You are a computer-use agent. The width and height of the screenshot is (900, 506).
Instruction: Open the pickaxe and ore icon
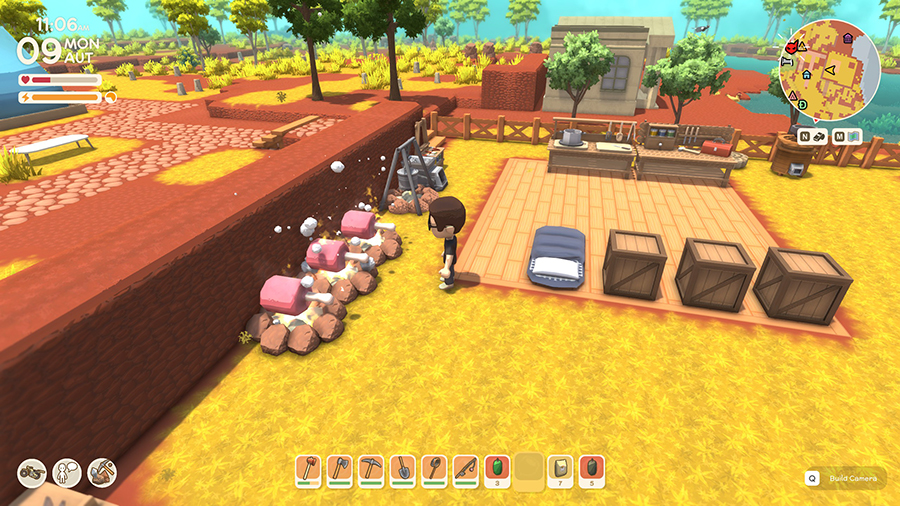[x=102, y=472]
